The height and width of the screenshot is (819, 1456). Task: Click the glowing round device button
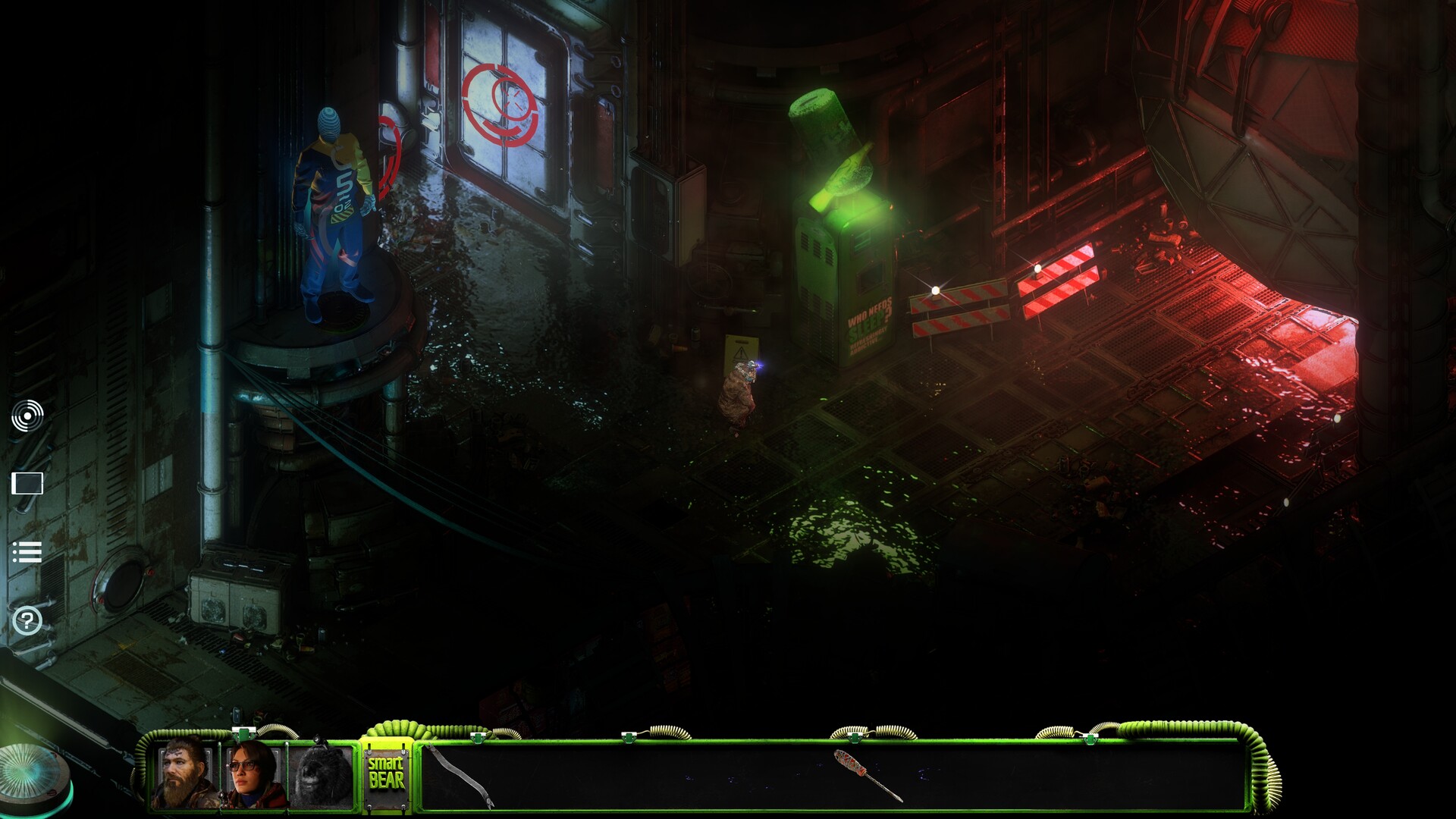pyautogui.click(x=34, y=779)
